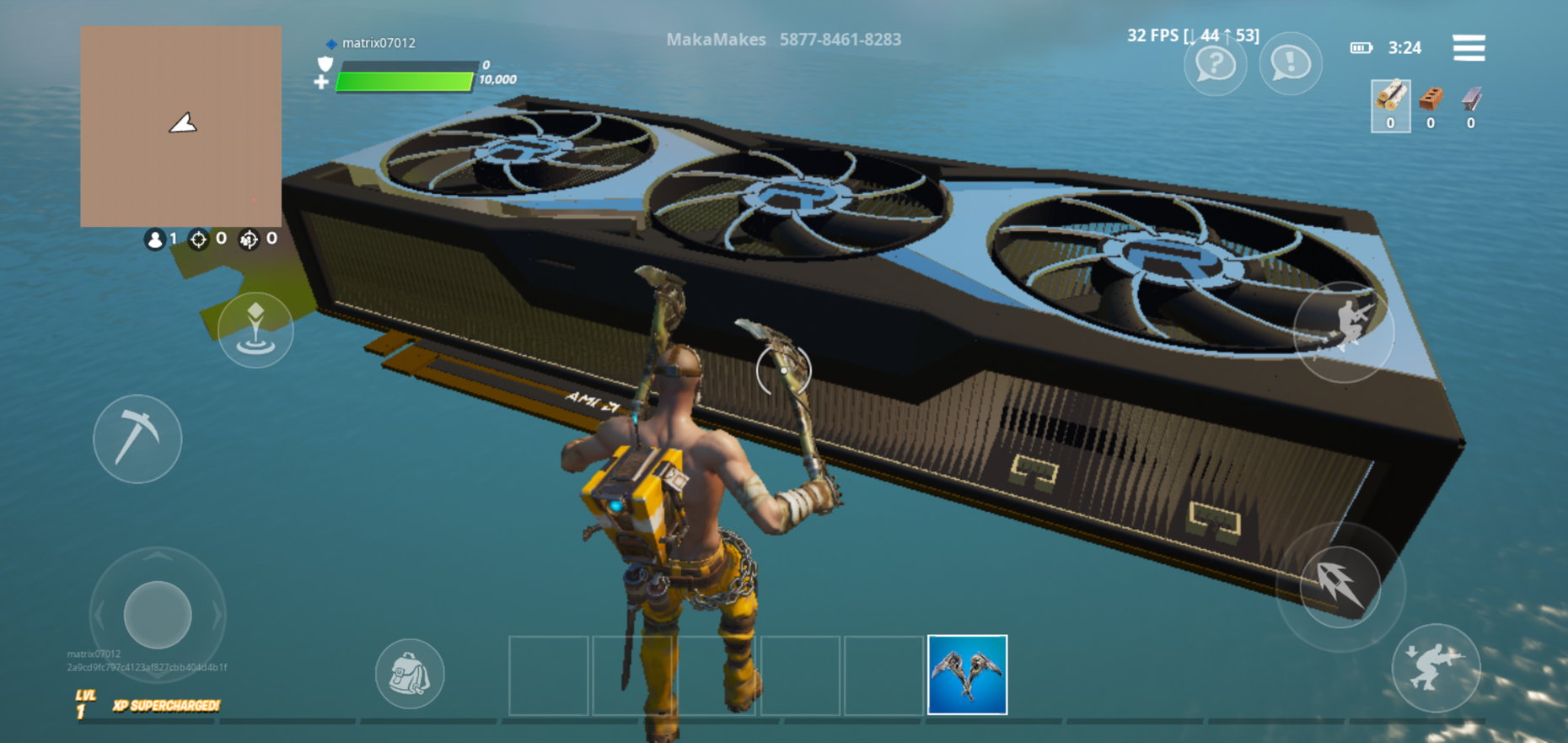Place a map marker with ping button

[255, 330]
